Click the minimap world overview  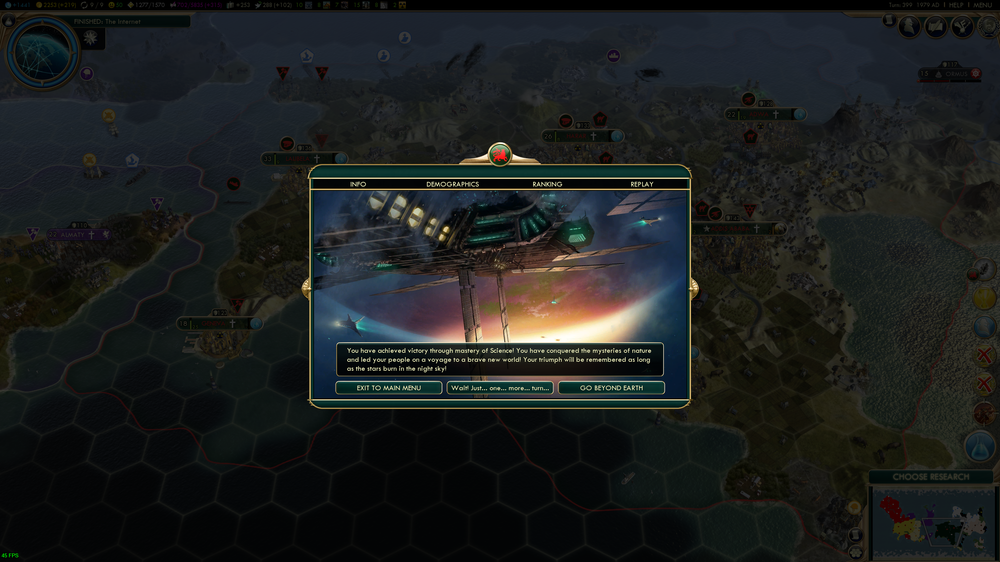pos(931,522)
